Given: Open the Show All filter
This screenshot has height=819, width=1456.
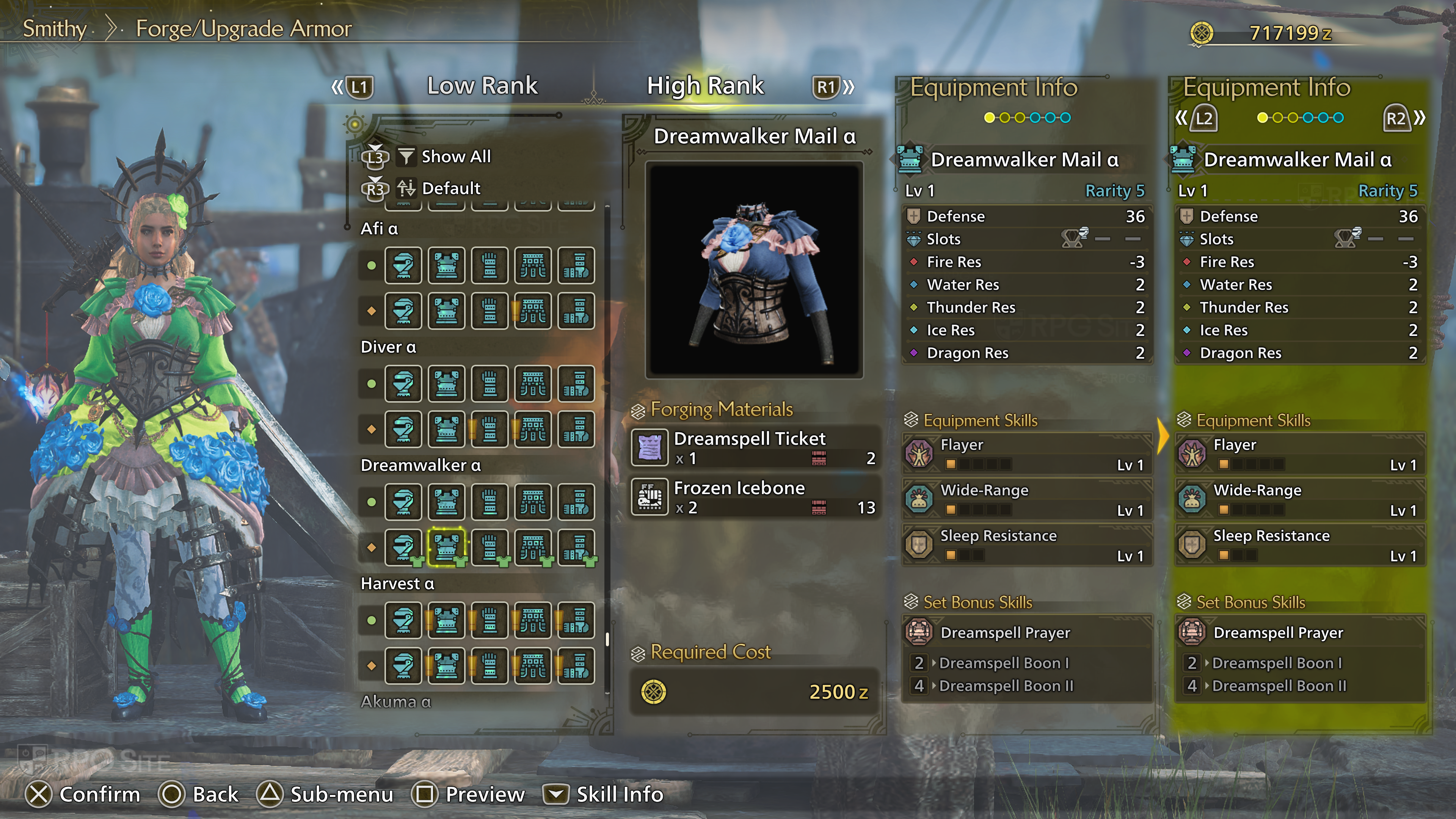Looking at the screenshot, I should click(x=455, y=157).
